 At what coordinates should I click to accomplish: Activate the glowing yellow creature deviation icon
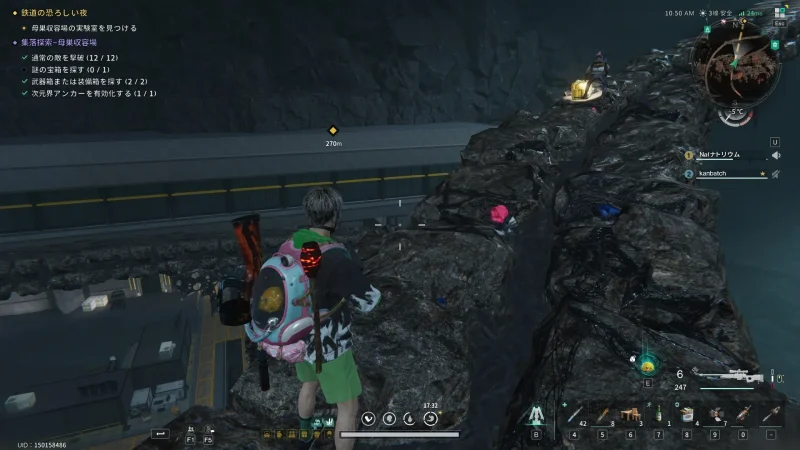pos(647,364)
